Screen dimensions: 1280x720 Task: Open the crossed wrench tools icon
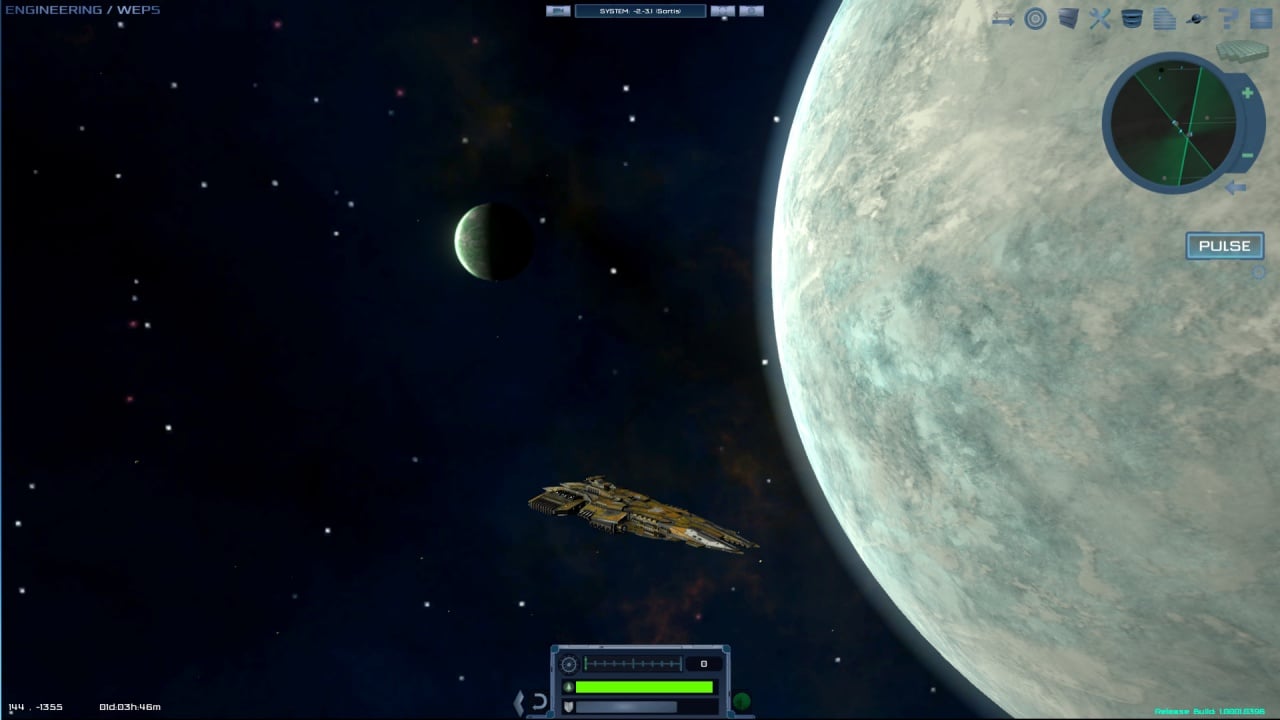1100,19
